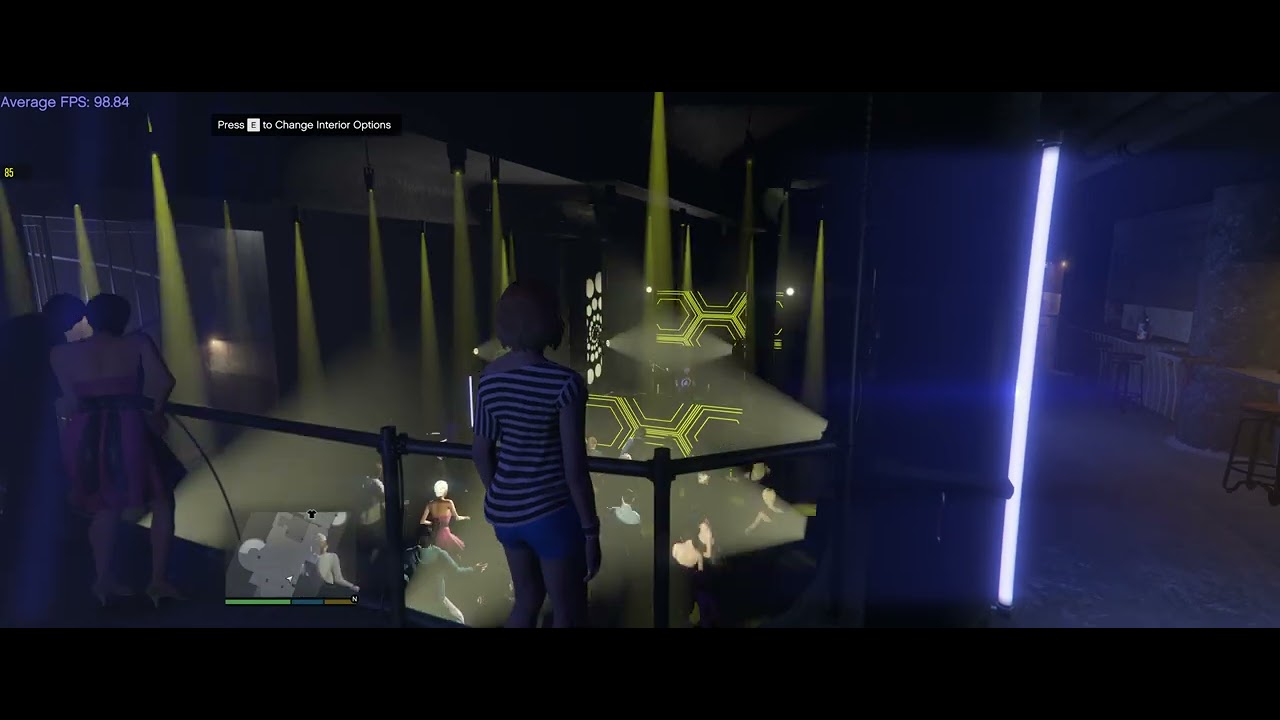Screen dimensions: 1280x720
Task: Open the Change Interior Options prompt banner
Action: pyautogui.click(x=305, y=125)
